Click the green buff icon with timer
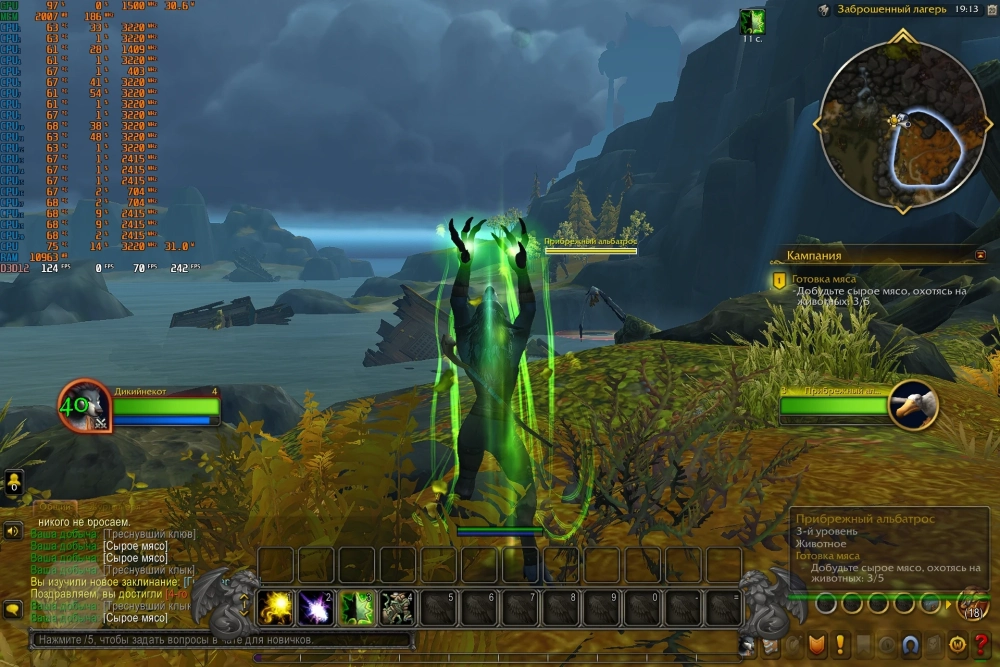 (x=752, y=21)
